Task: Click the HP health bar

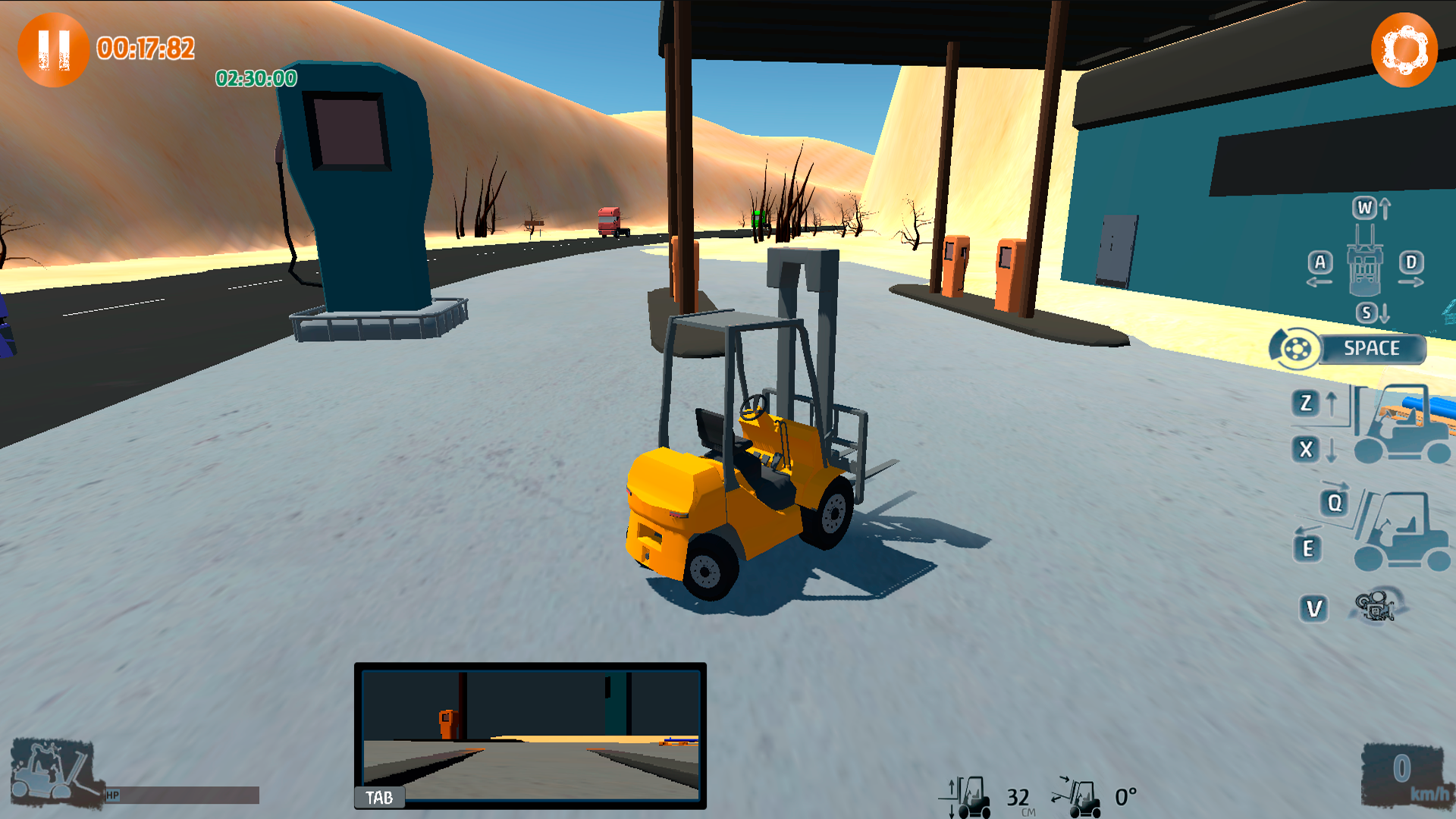Action: click(x=182, y=795)
